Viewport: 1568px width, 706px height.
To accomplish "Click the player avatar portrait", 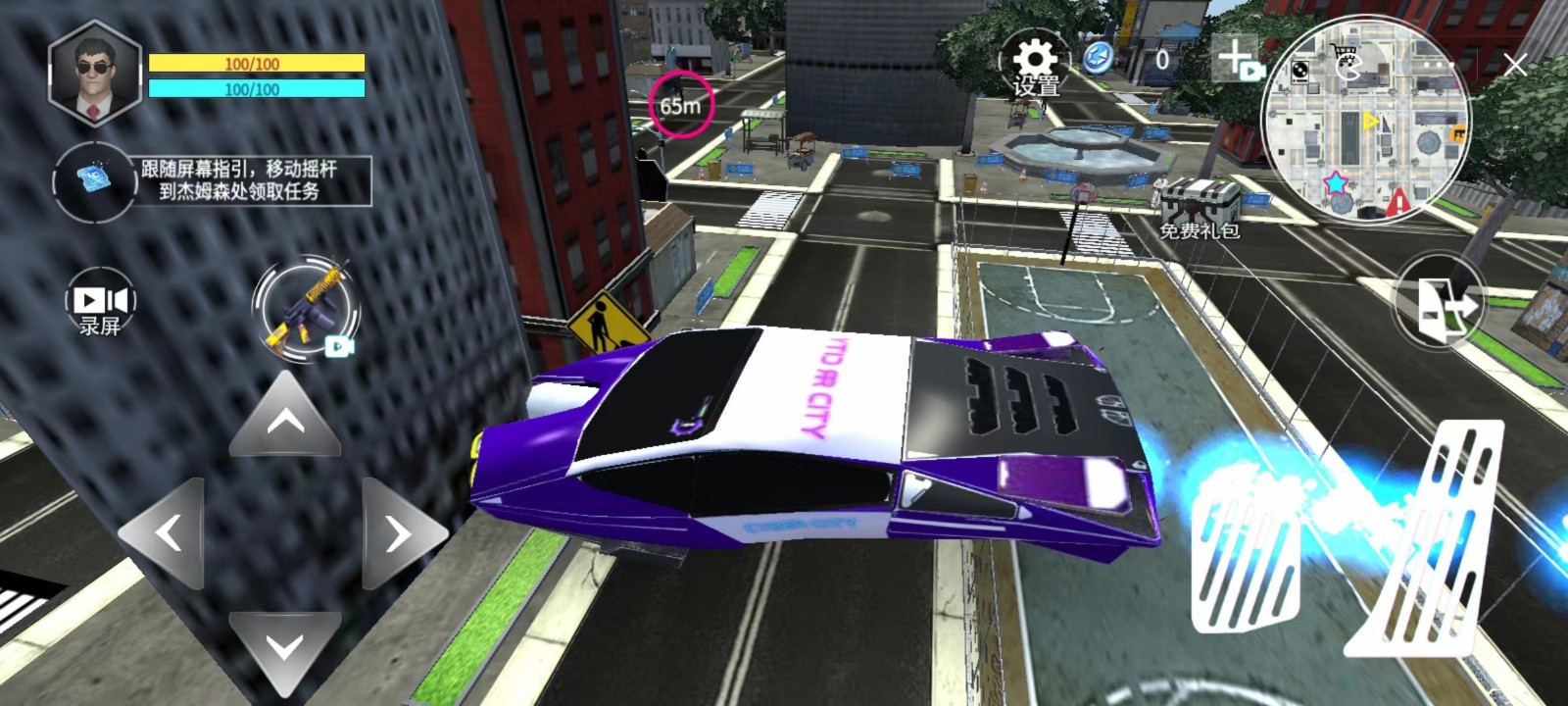I will (94, 73).
